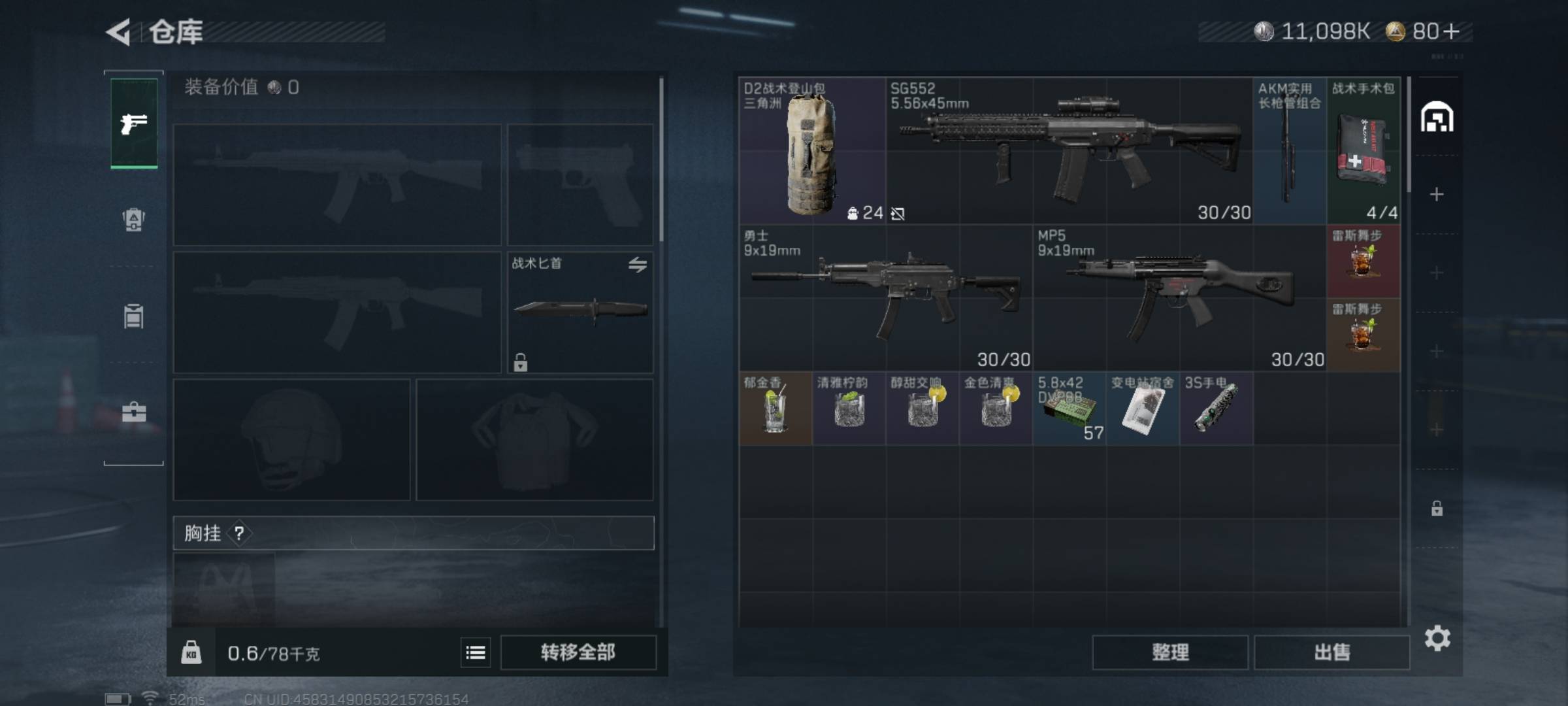Pick the 勇士 9x19mm submachine gun
1568x706 pixels.
point(885,298)
